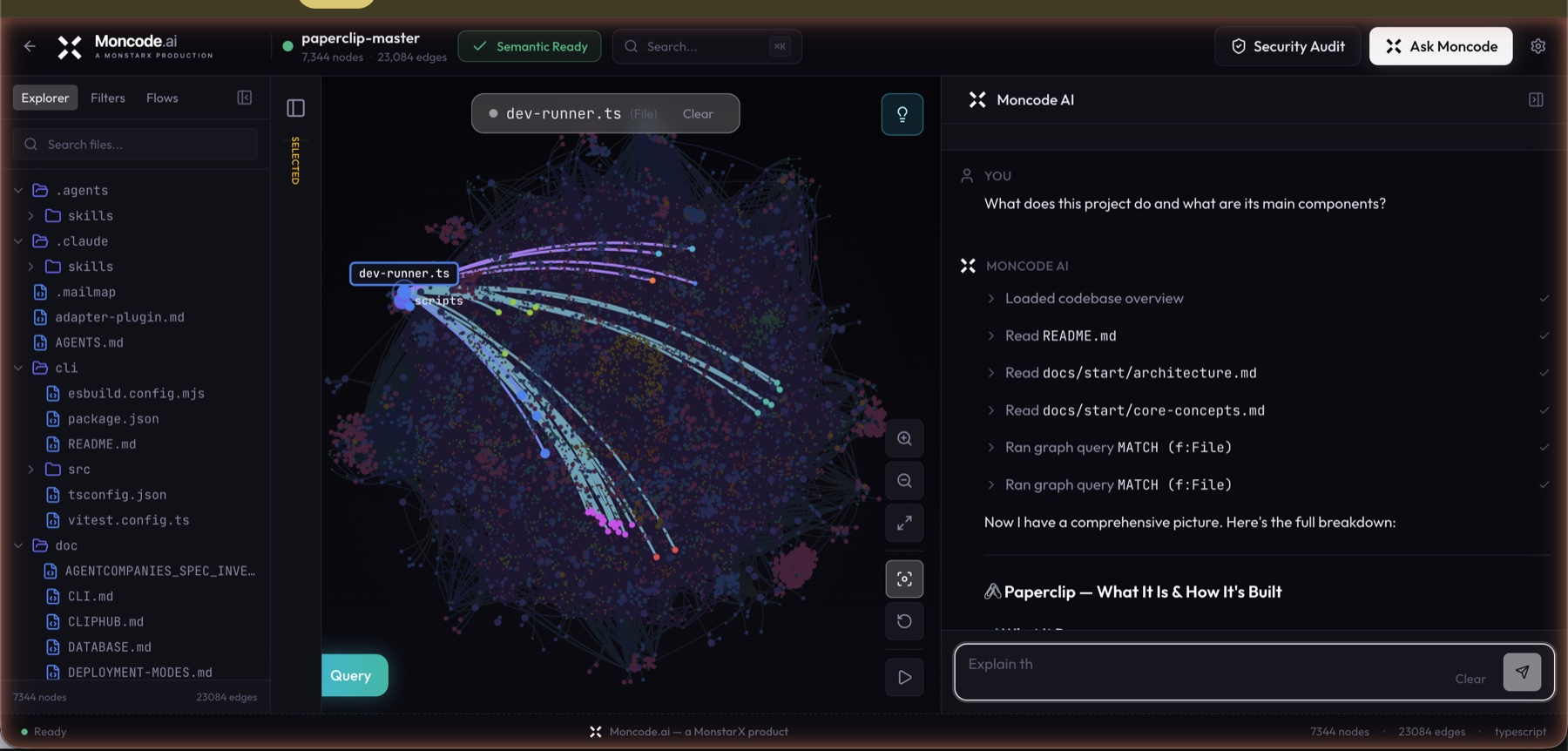The width and height of the screenshot is (1568, 751).
Task: Expand the src folder in Explorer
Action: (x=31, y=469)
